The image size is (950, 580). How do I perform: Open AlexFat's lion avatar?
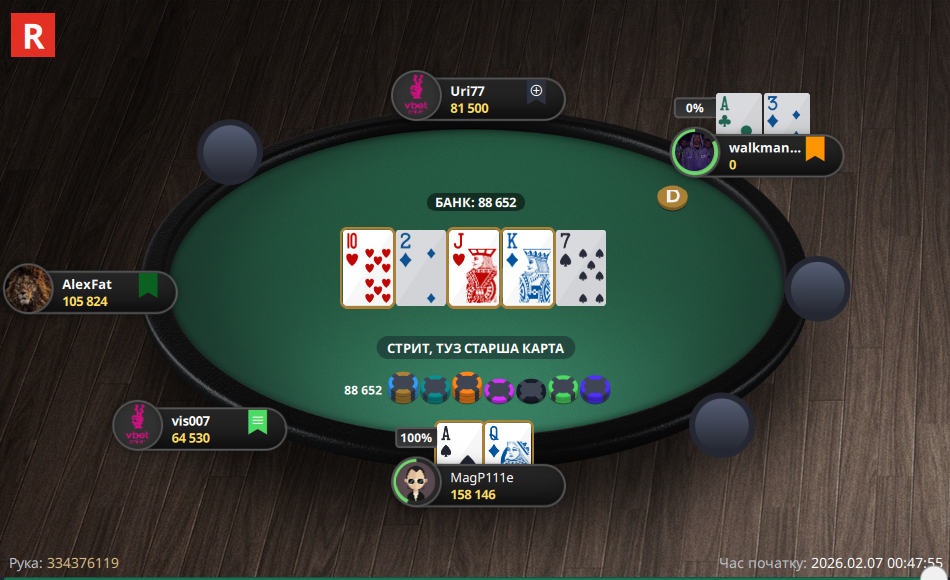(29, 290)
